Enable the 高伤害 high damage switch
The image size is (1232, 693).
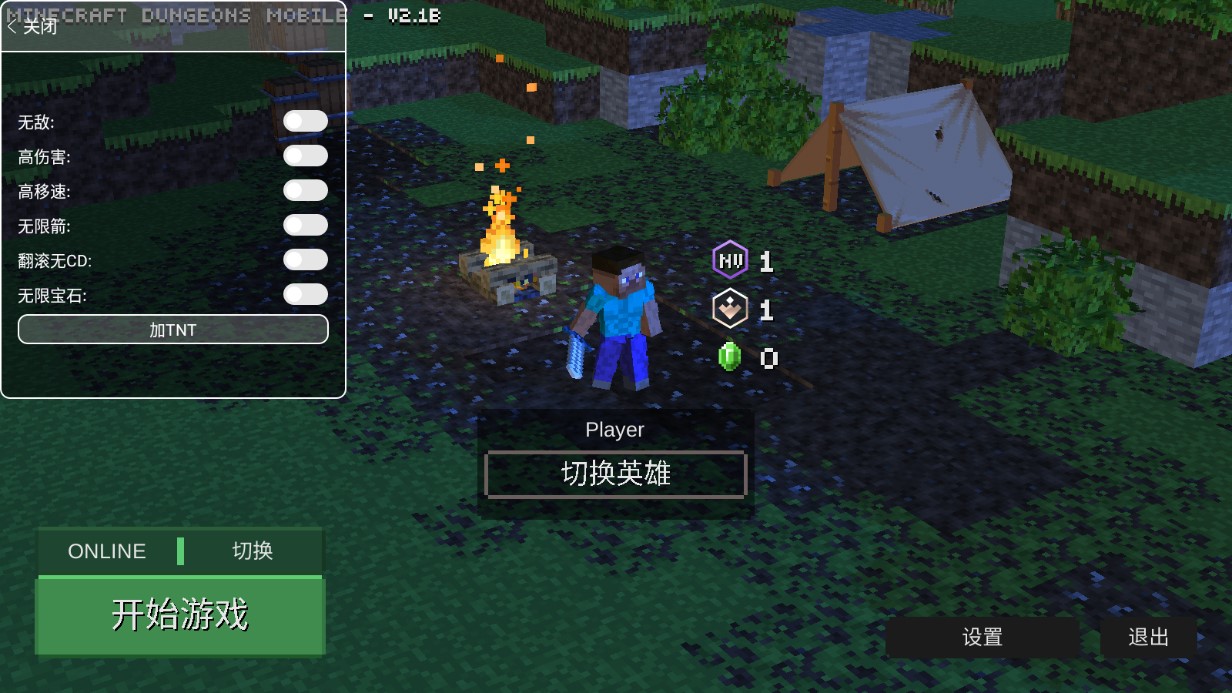pyautogui.click(x=305, y=156)
